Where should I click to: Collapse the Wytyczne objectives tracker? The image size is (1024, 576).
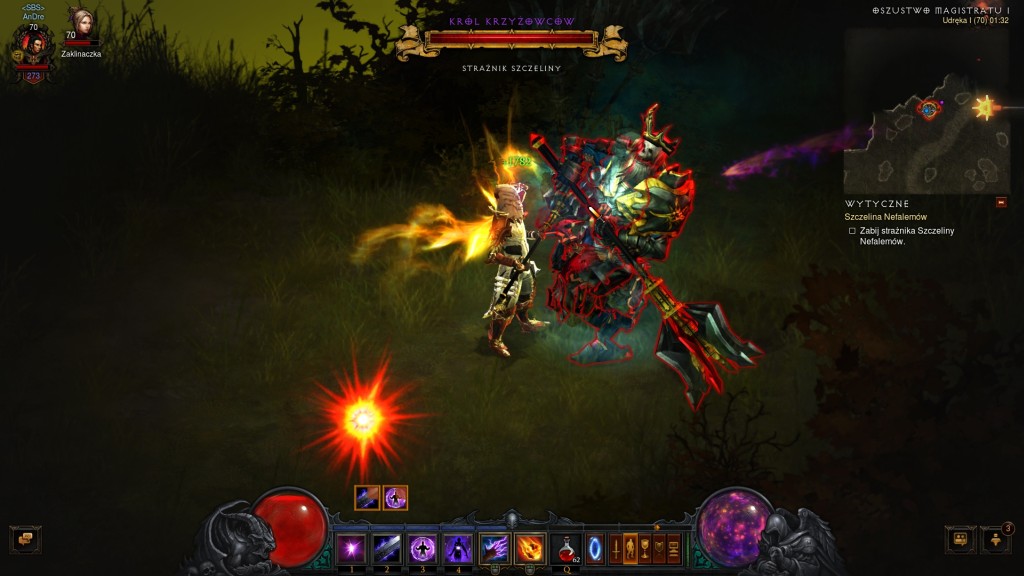[1001, 202]
